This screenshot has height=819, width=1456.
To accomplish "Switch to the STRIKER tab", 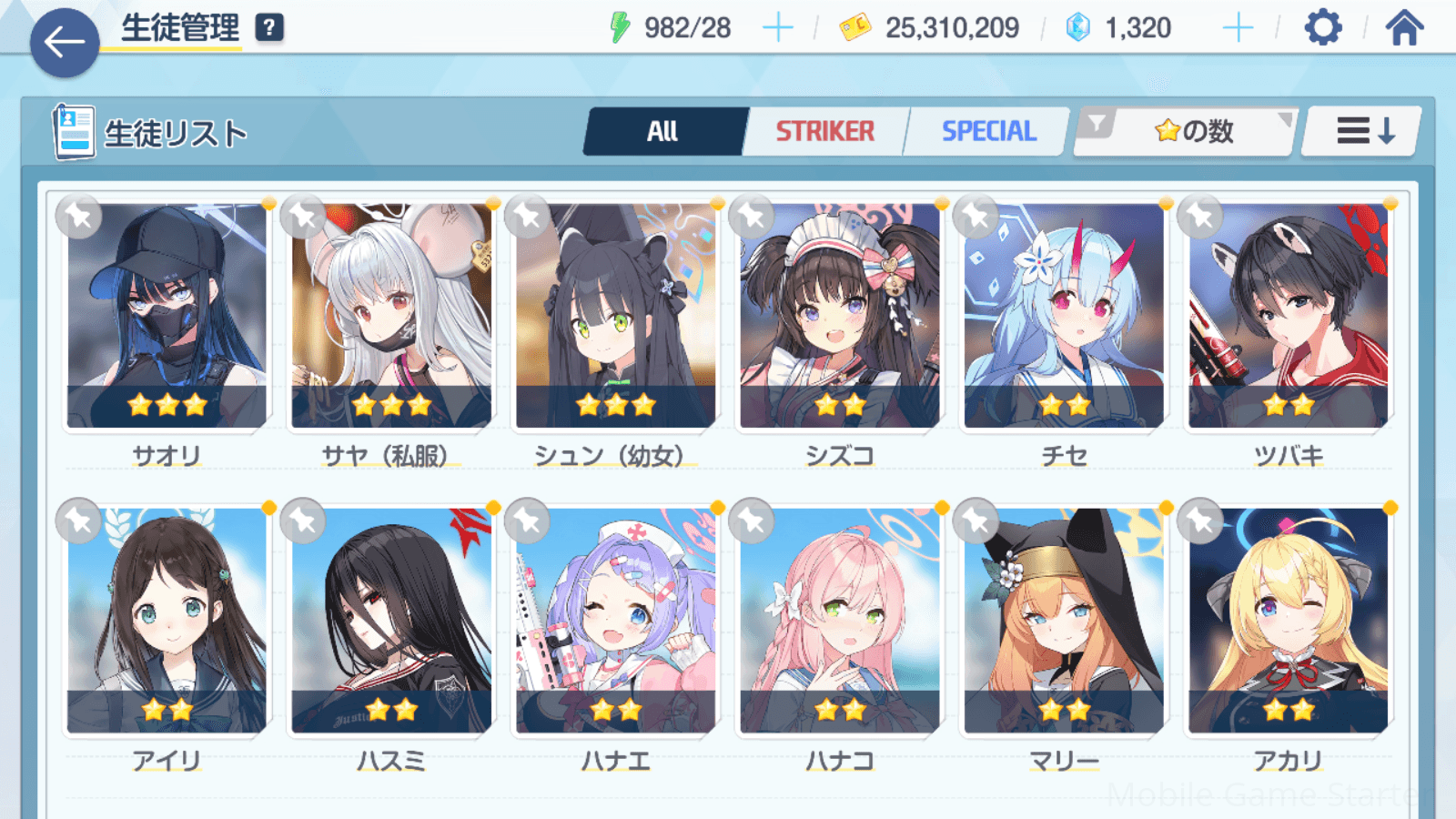I will point(824,132).
